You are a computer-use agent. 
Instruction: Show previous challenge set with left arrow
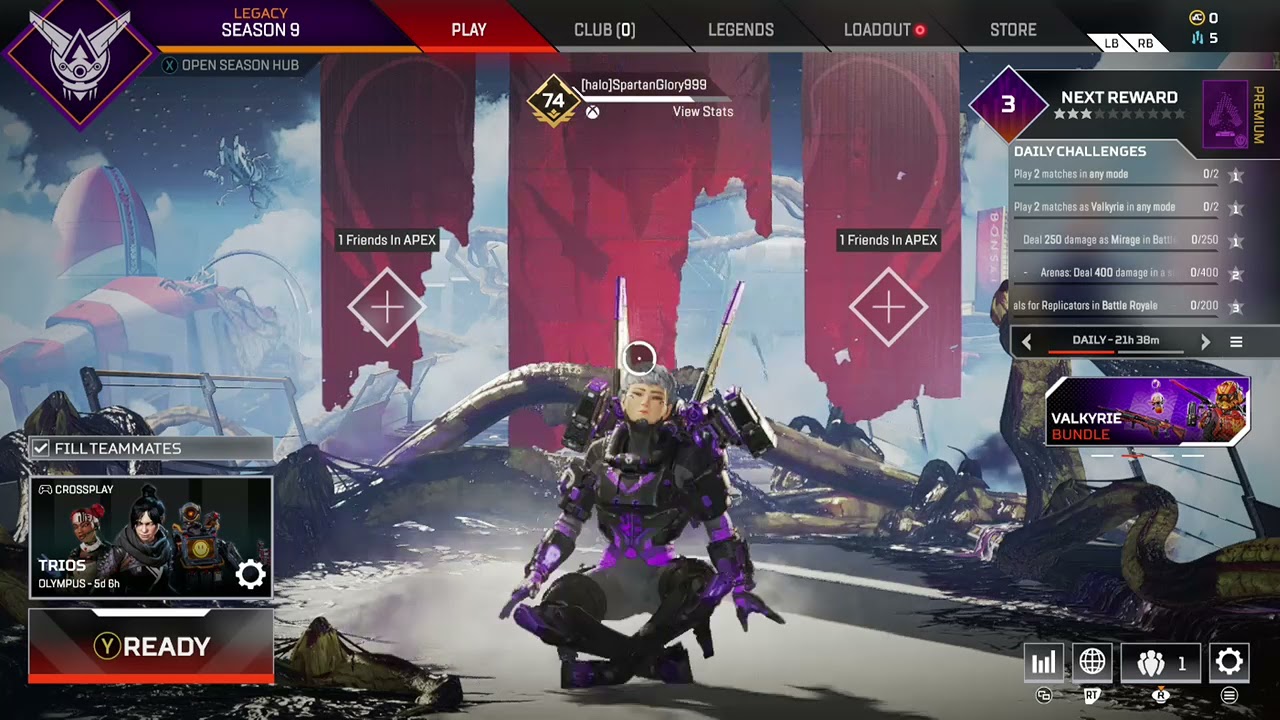[1026, 342]
